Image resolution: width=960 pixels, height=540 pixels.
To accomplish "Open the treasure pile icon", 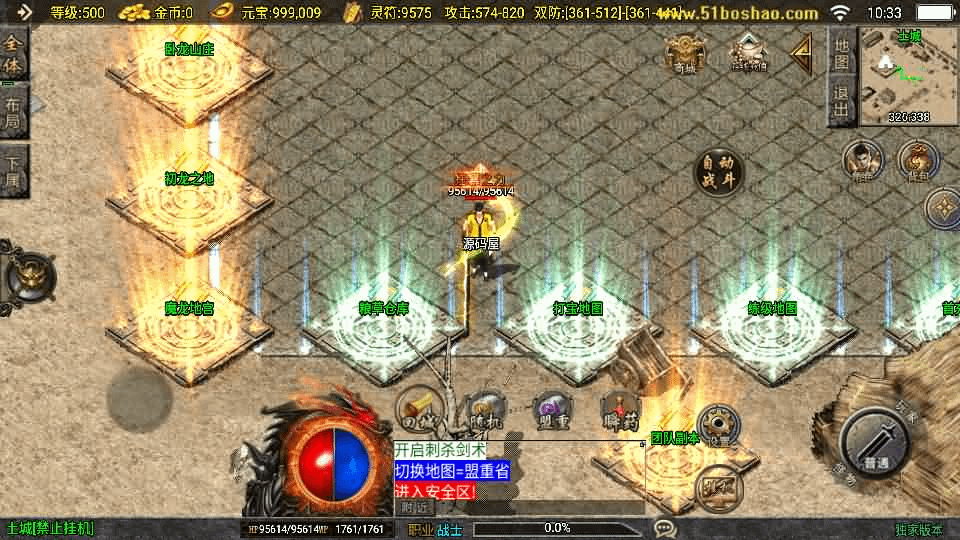I will click(x=747, y=54).
